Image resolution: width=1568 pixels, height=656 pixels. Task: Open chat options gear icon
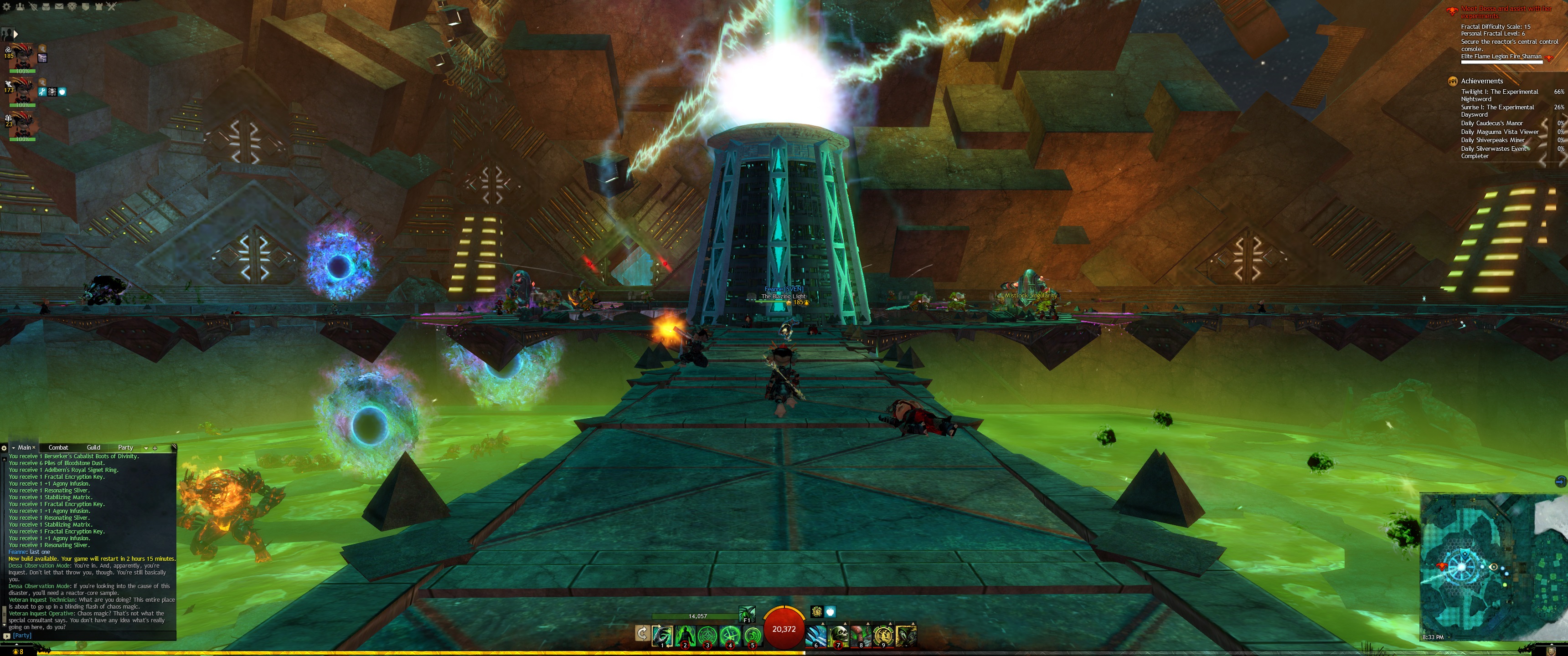pyautogui.click(x=4, y=448)
